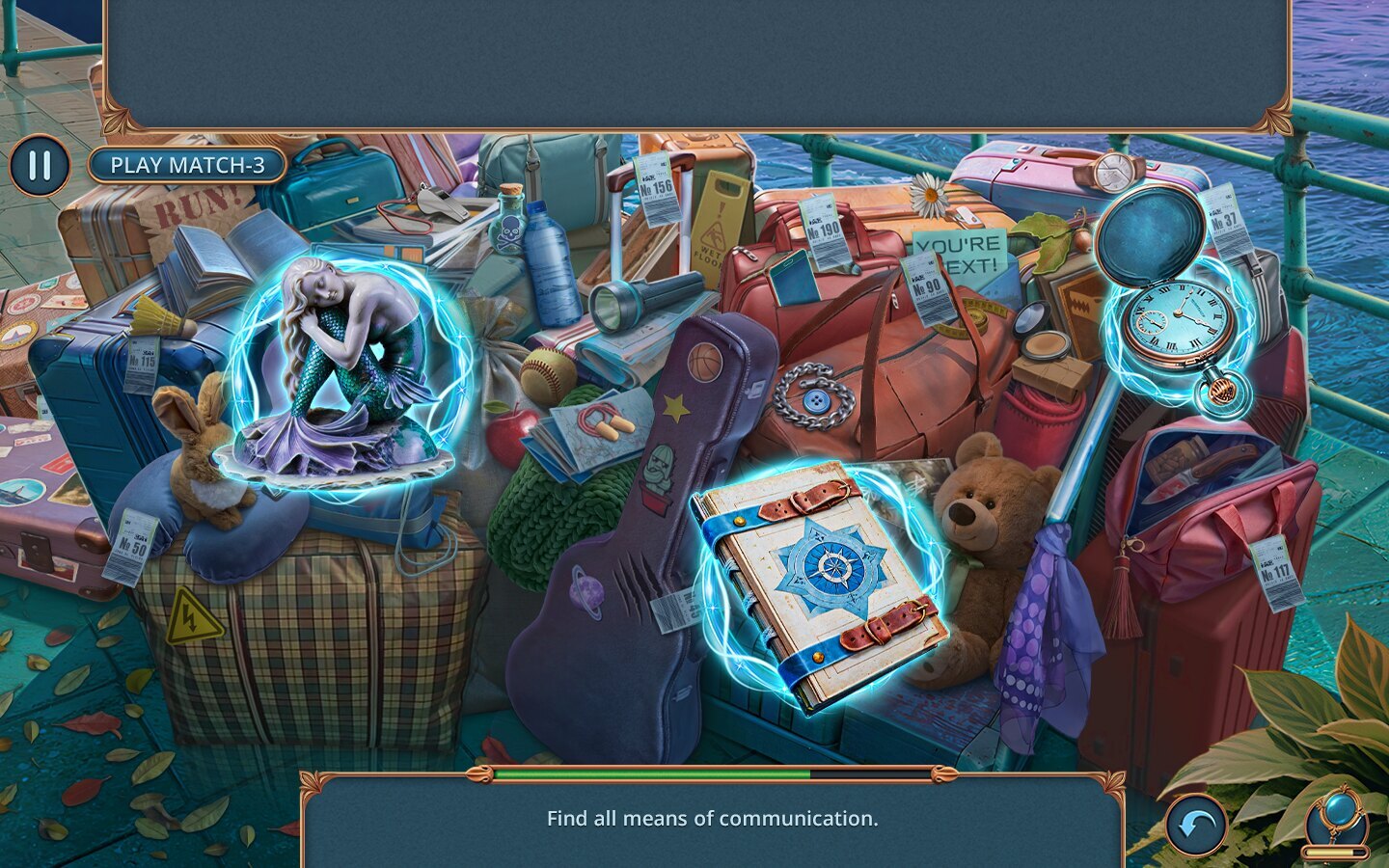Switch to Play Match-3 mode
This screenshot has width=1389, height=868.
pos(187,166)
